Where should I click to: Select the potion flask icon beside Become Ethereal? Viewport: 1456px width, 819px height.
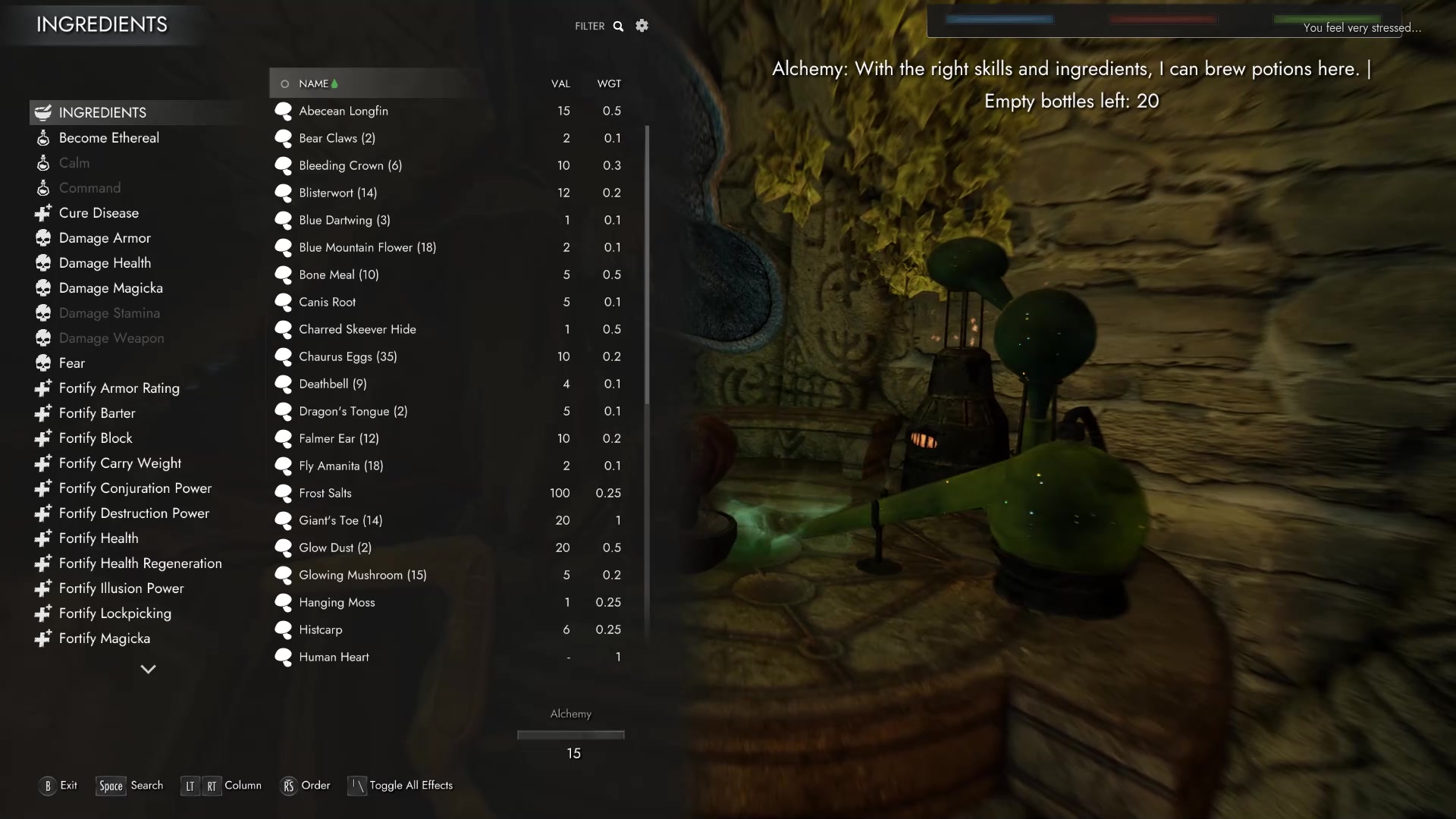pos(43,137)
